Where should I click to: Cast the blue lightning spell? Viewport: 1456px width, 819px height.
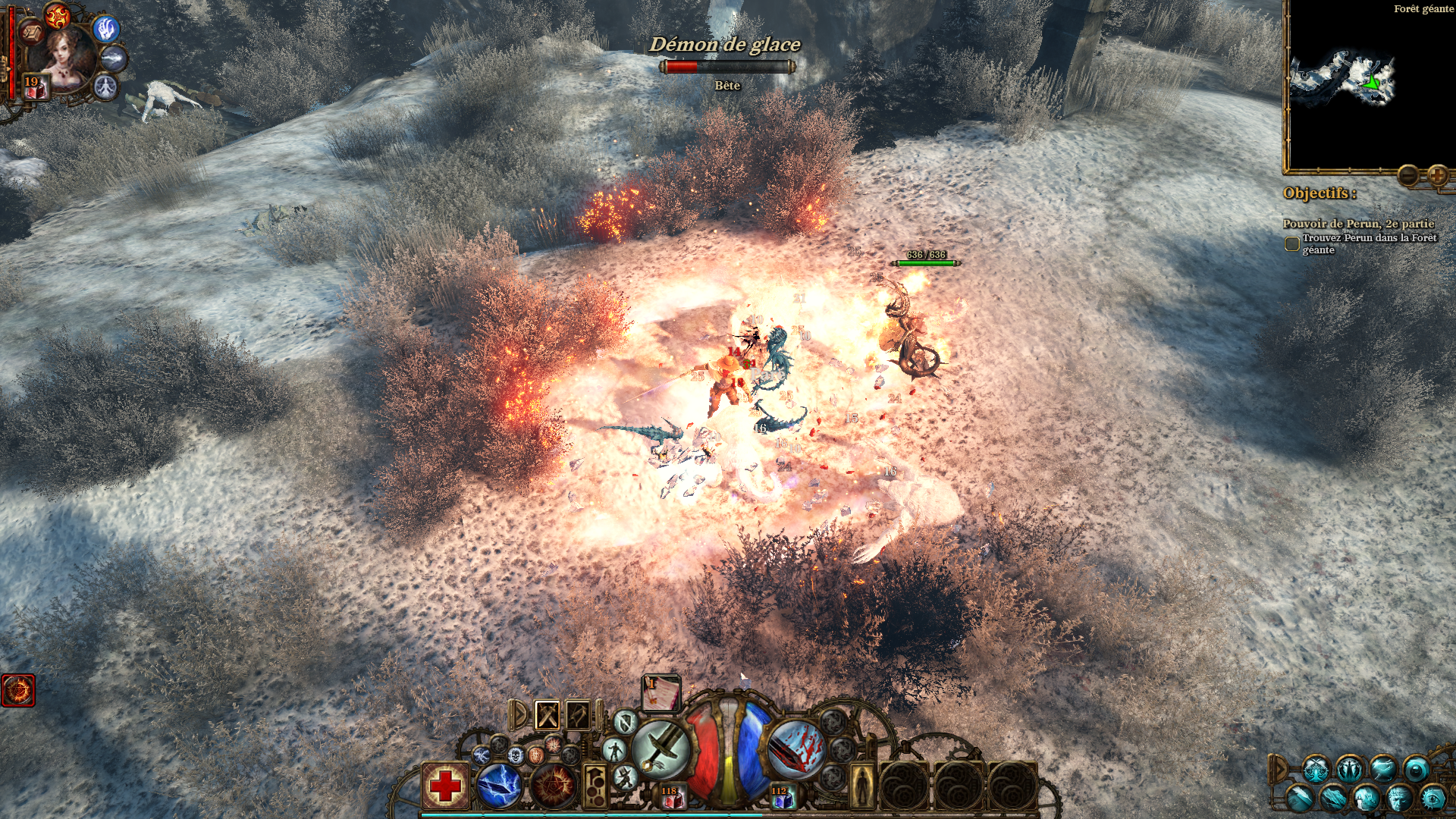click(499, 786)
